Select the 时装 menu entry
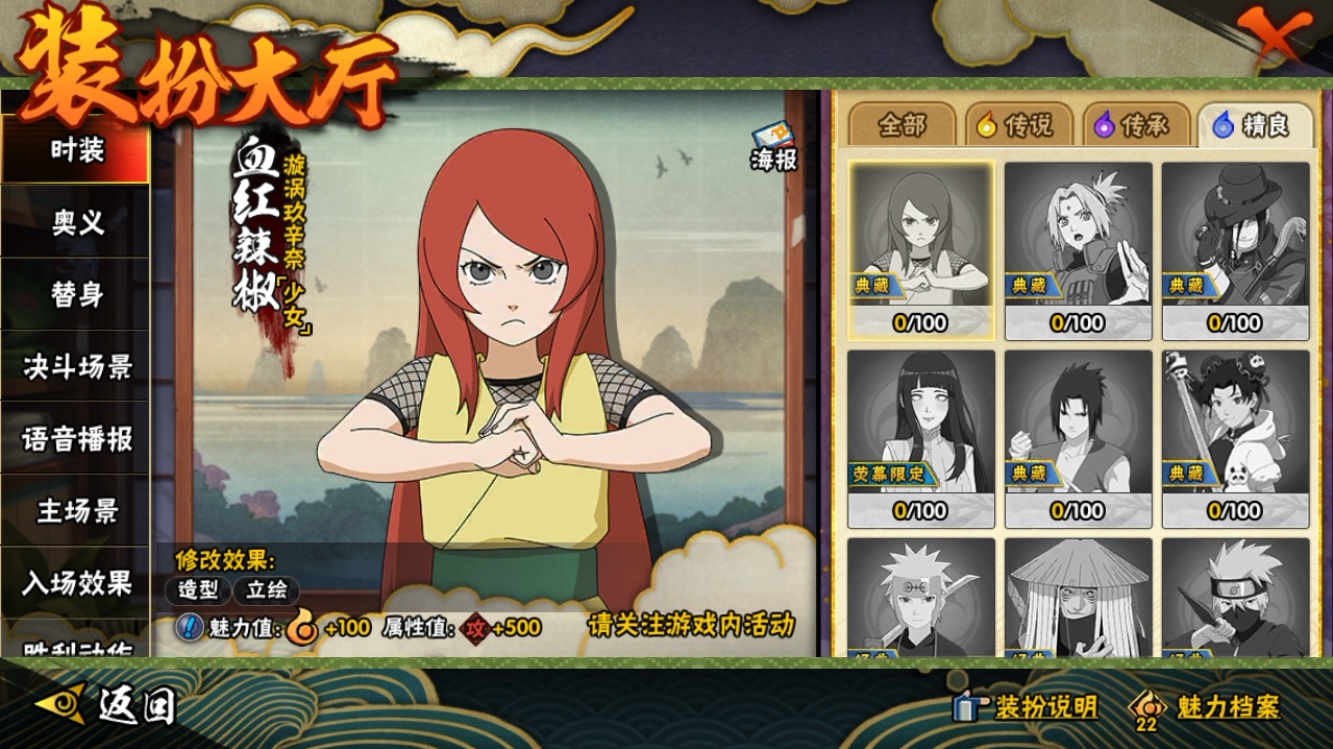This screenshot has width=1333, height=749. click(x=76, y=151)
